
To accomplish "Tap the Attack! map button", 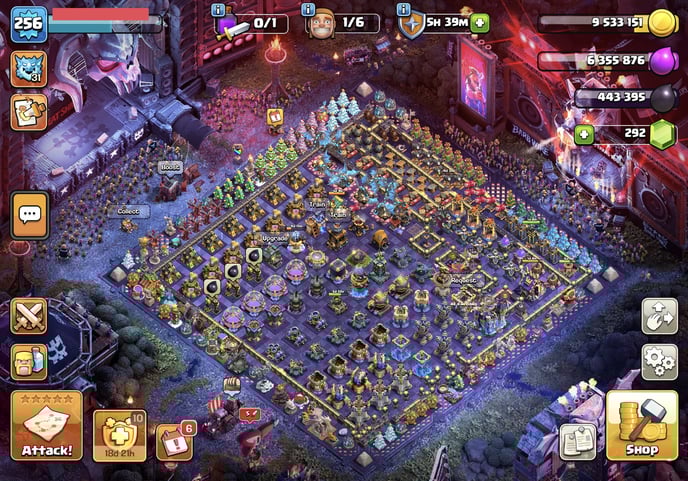I will pyautogui.click(x=46, y=425).
